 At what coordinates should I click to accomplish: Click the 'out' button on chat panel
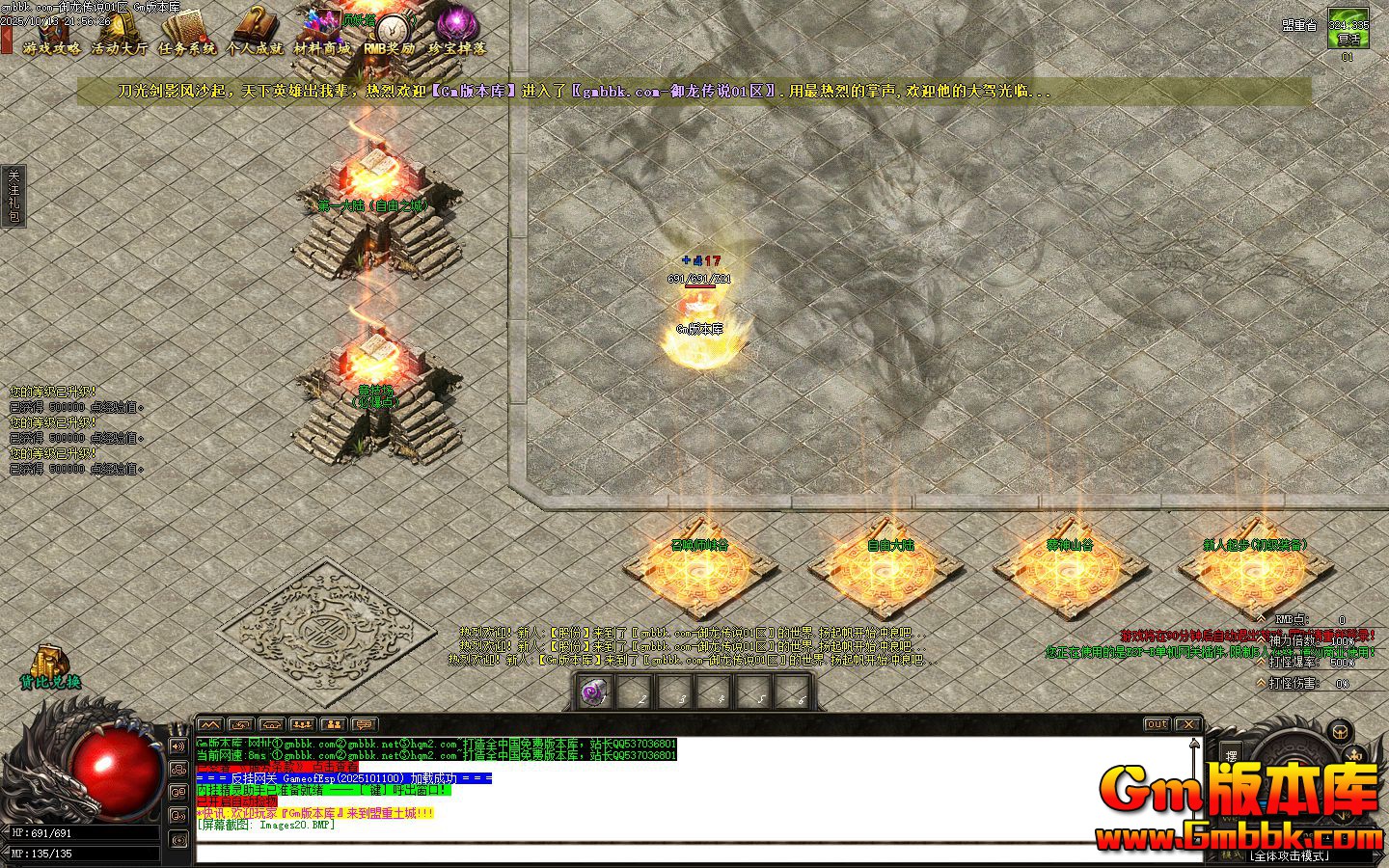coord(1156,724)
